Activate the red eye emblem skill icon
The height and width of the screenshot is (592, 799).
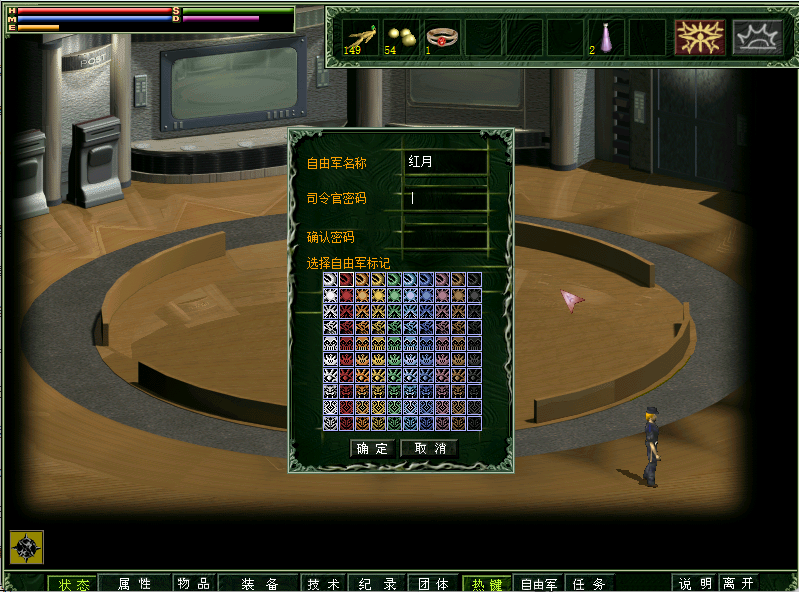pos(700,37)
